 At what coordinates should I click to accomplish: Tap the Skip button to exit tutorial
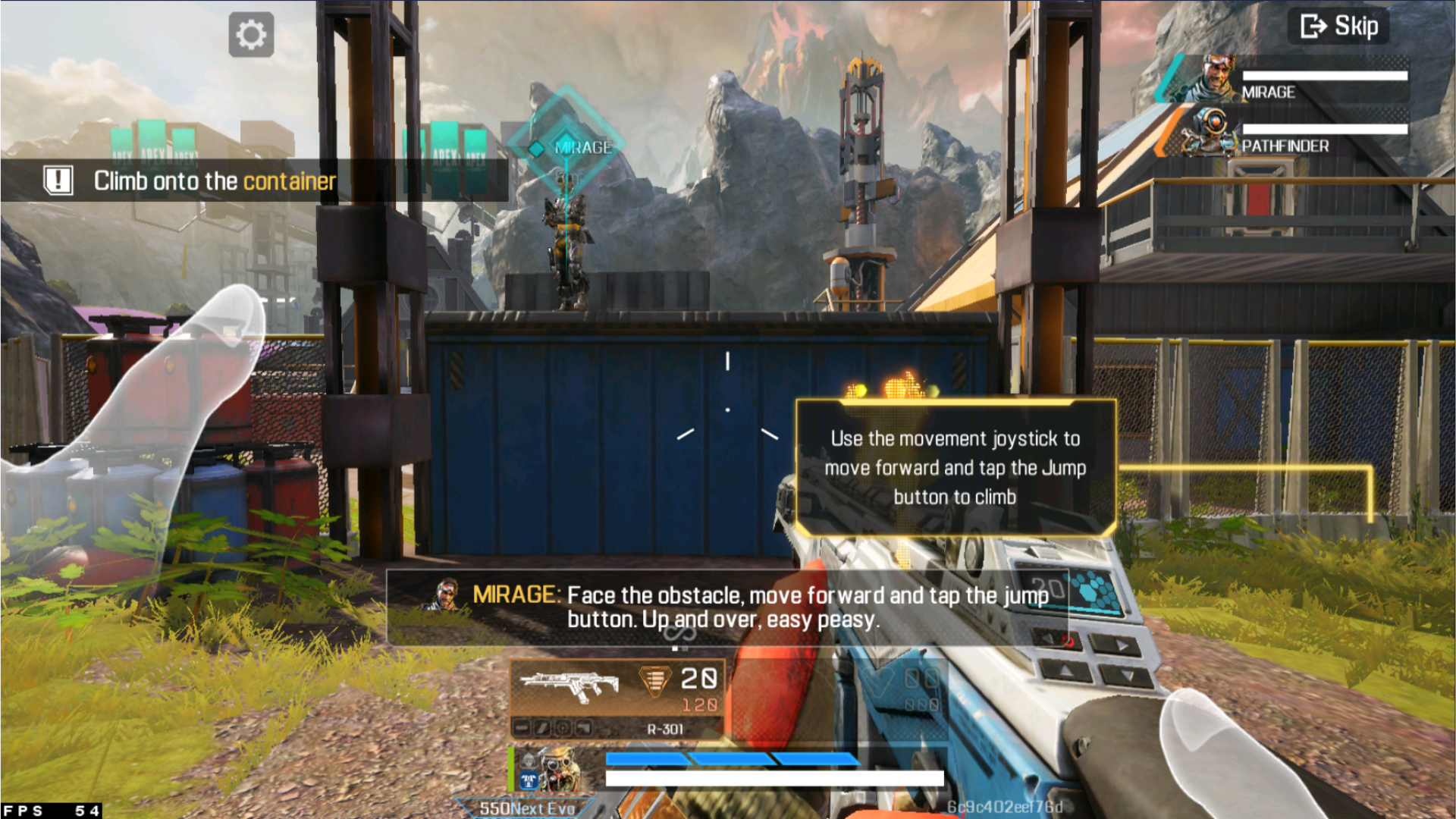[x=1337, y=26]
